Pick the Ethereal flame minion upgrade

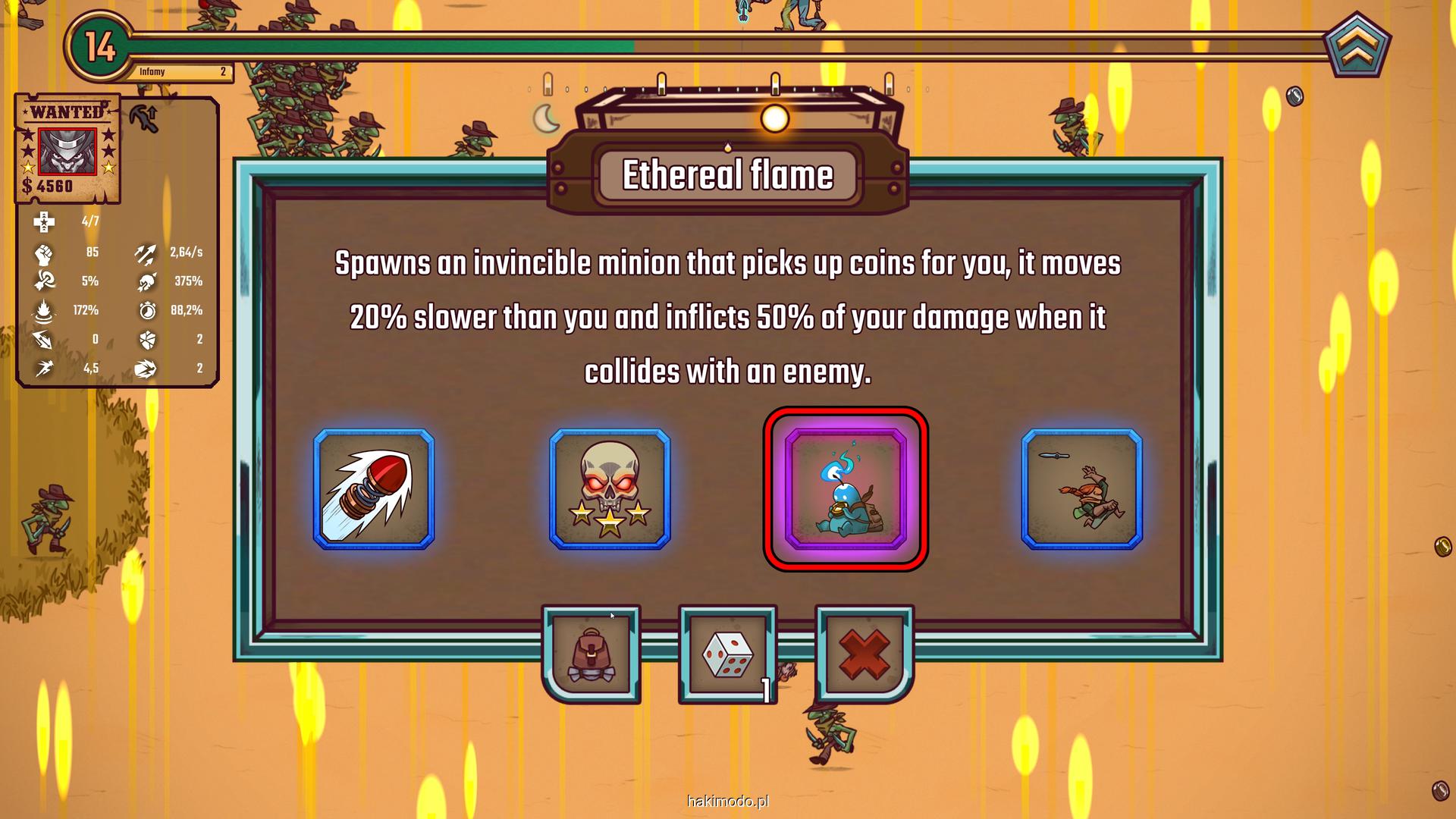[846, 489]
